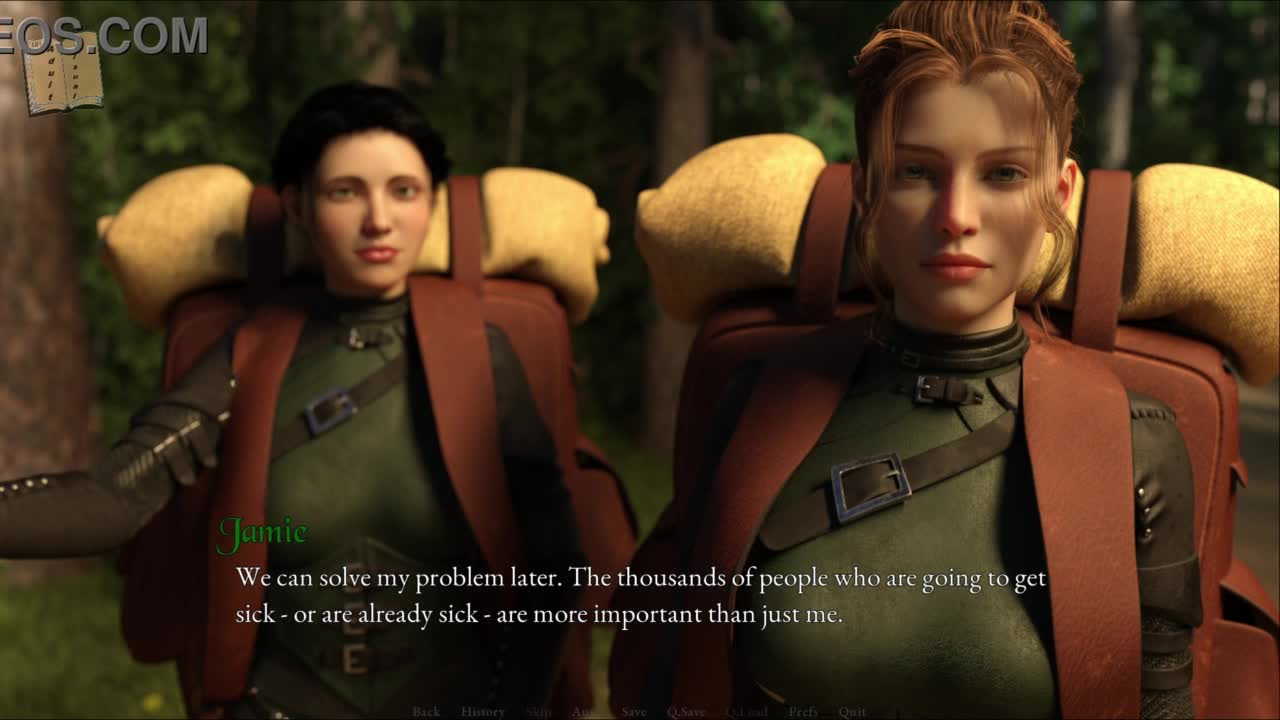Activate Skip in the quick menu
The height and width of the screenshot is (720, 1280).
[x=538, y=712]
